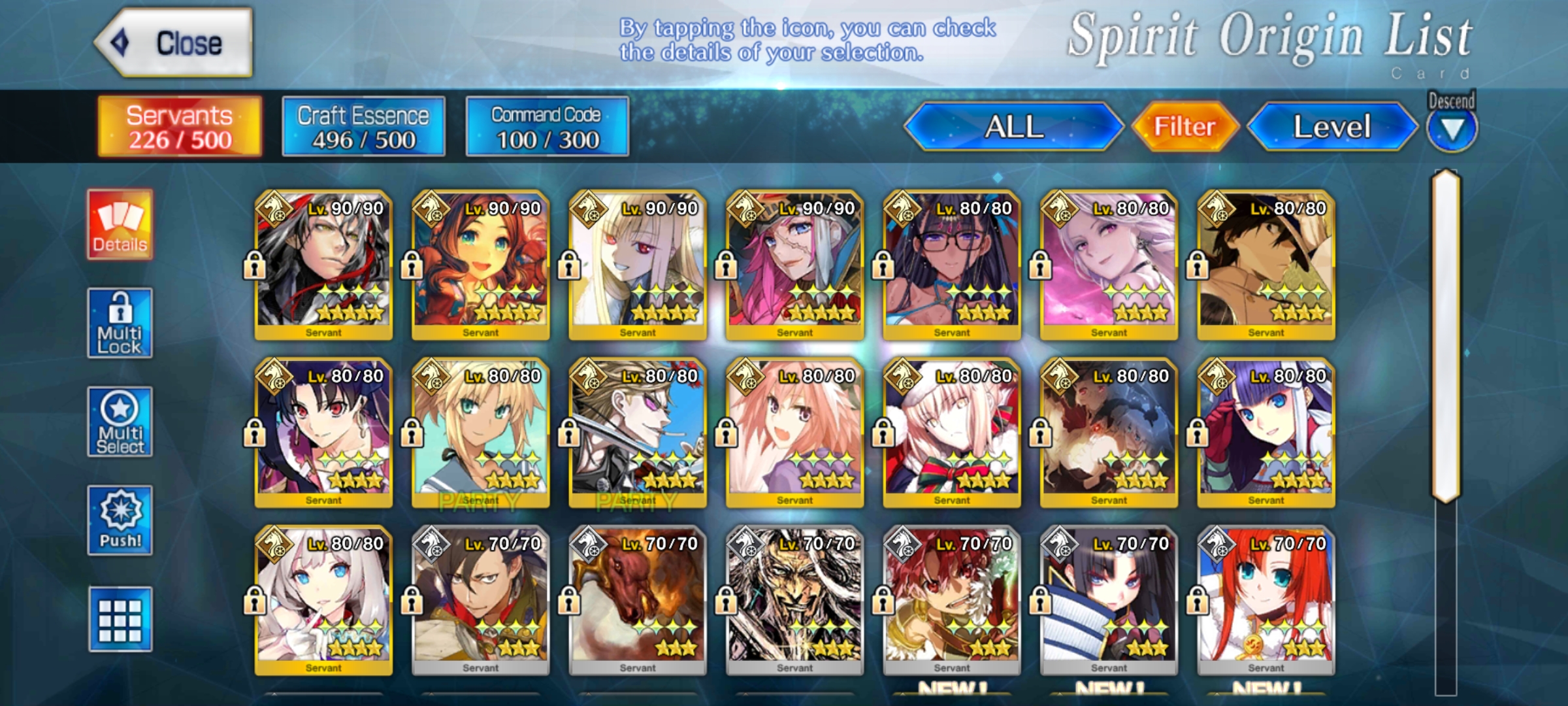Viewport: 1568px width, 706px height.
Task: Click the vertical list scrollbar handle
Action: [x=1446, y=337]
